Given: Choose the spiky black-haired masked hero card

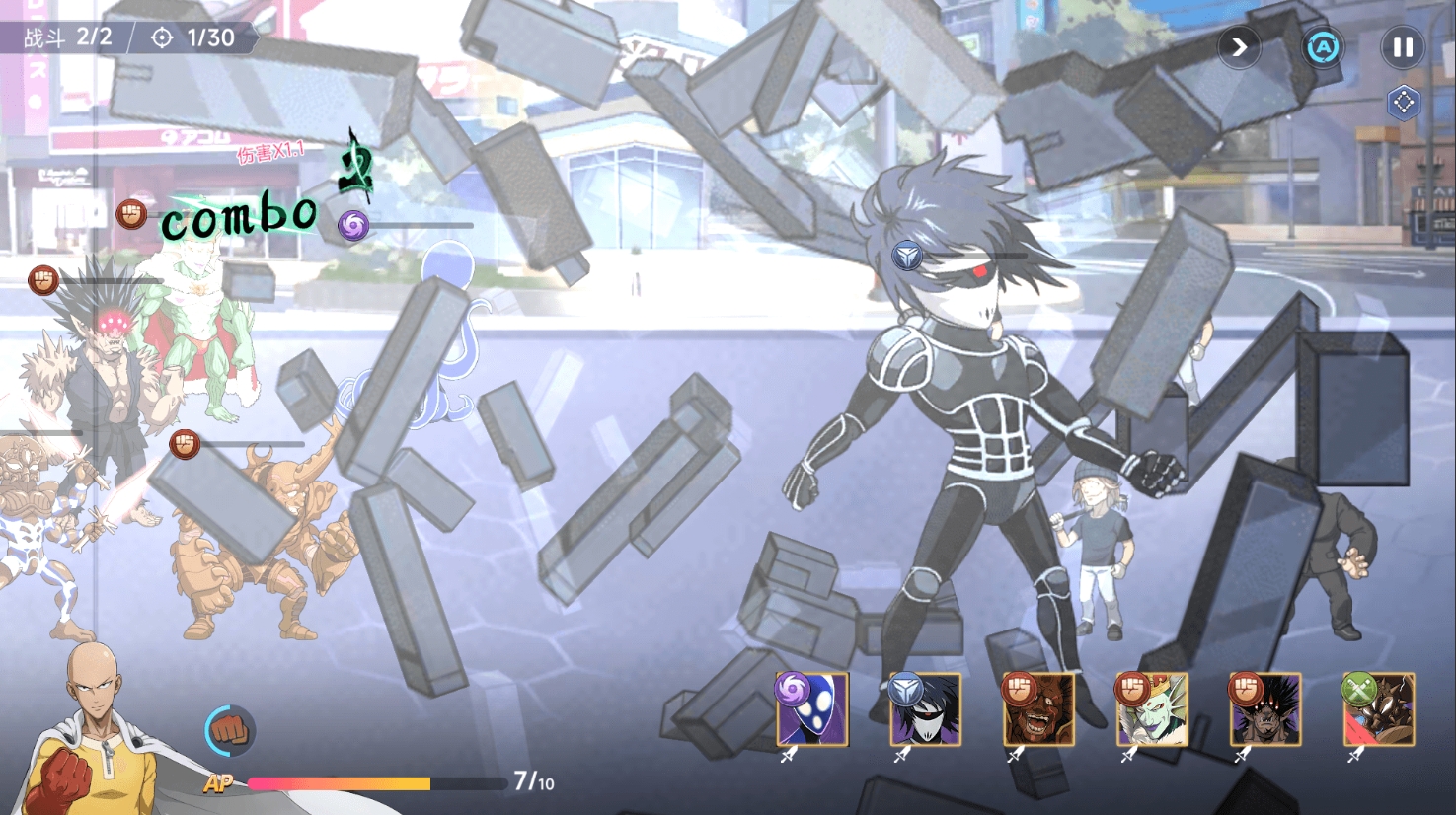Looking at the screenshot, I should [x=926, y=710].
